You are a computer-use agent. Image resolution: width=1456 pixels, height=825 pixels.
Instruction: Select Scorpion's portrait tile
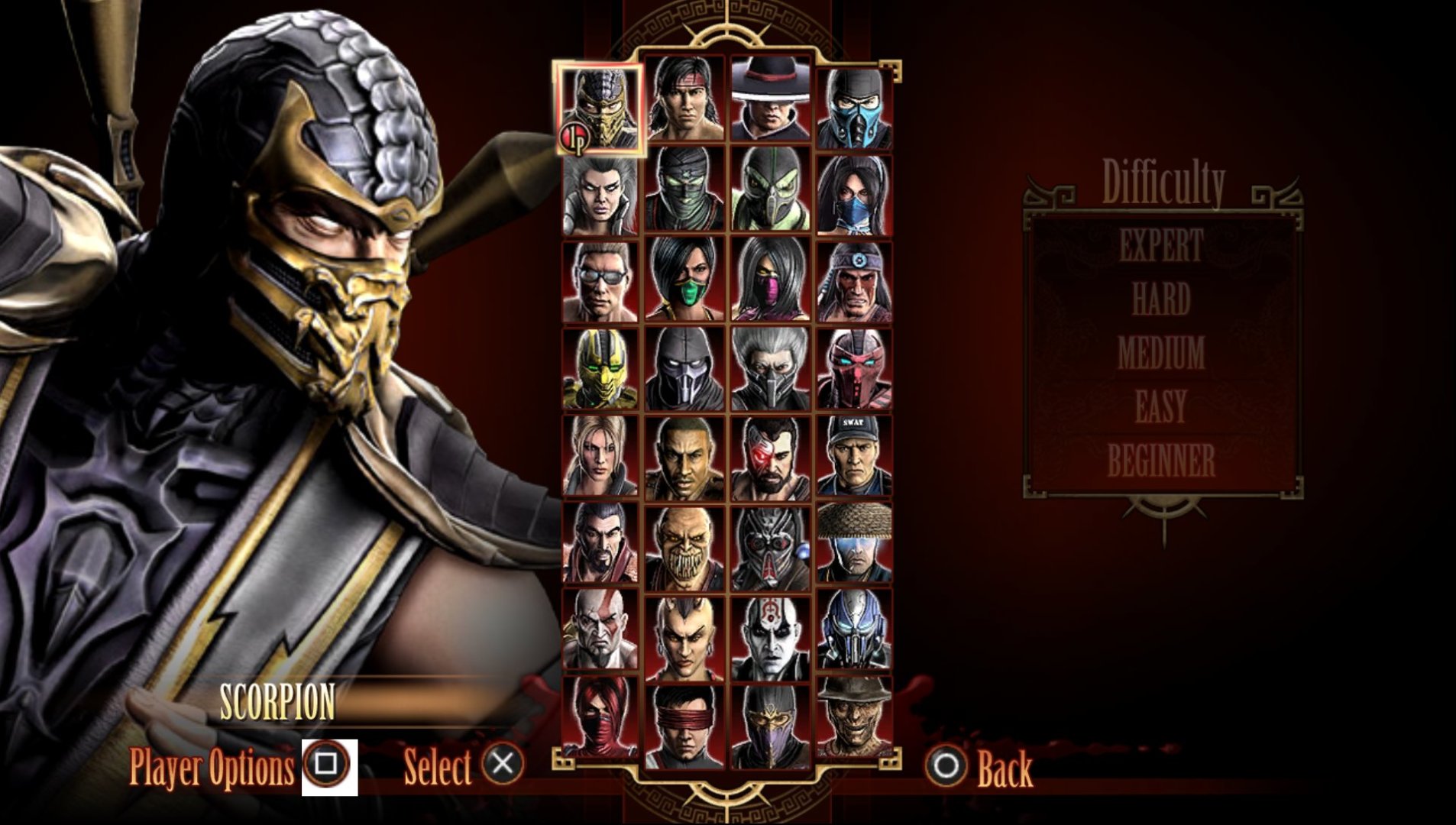600,108
